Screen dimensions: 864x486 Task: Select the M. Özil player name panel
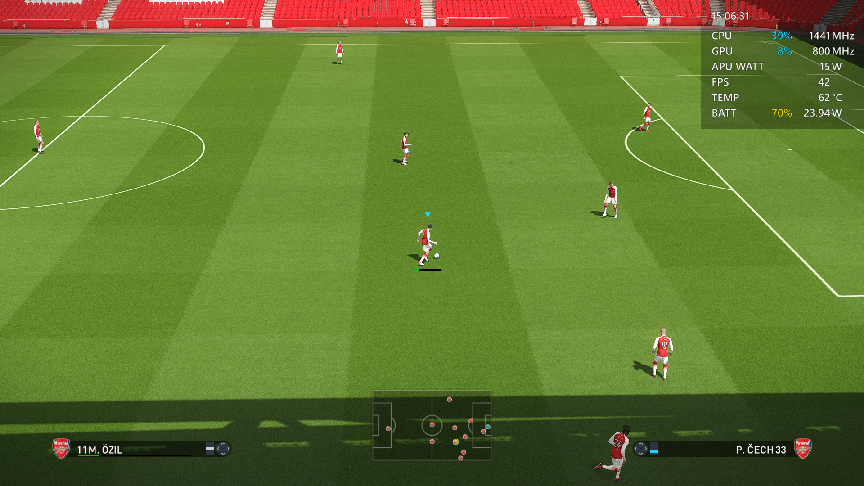coord(140,449)
